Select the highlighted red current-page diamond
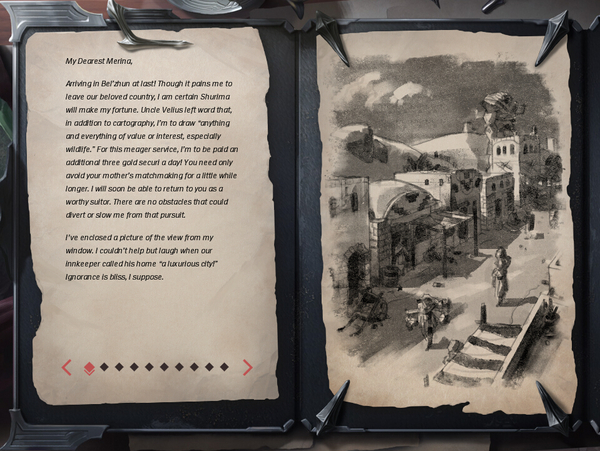 point(89,367)
